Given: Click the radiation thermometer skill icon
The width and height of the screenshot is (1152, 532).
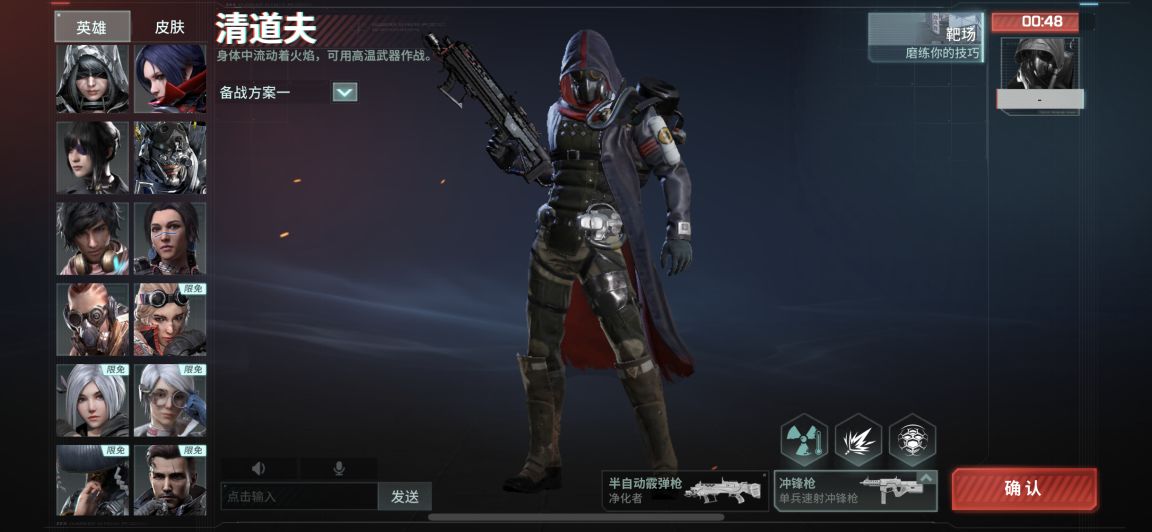Looking at the screenshot, I should click(x=804, y=440).
